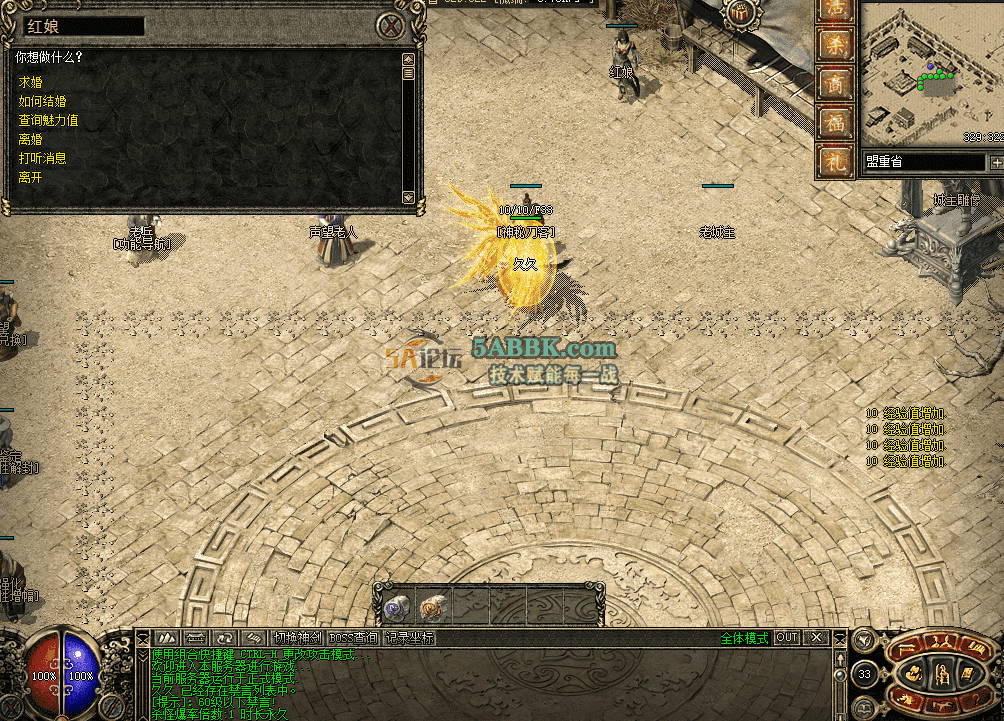Open the 福 welfare side button
This screenshot has width=1004, height=721.
click(x=835, y=122)
